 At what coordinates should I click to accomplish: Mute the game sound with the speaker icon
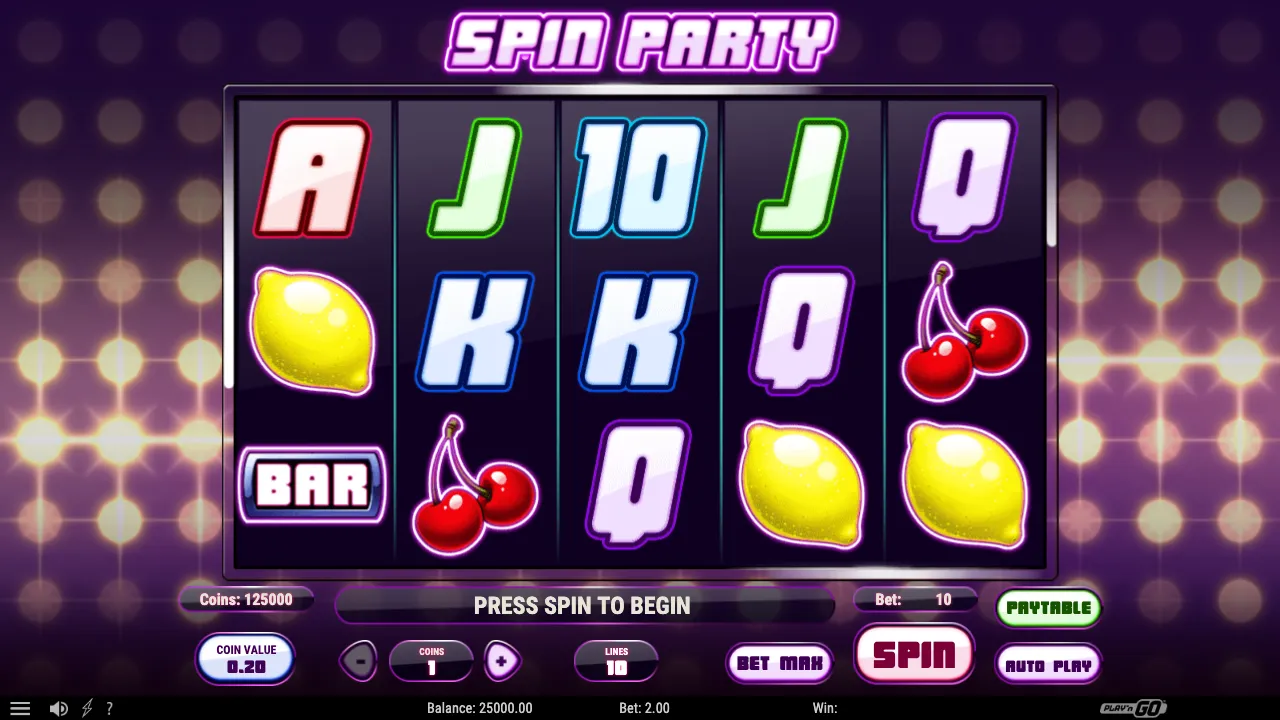click(x=58, y=708)
